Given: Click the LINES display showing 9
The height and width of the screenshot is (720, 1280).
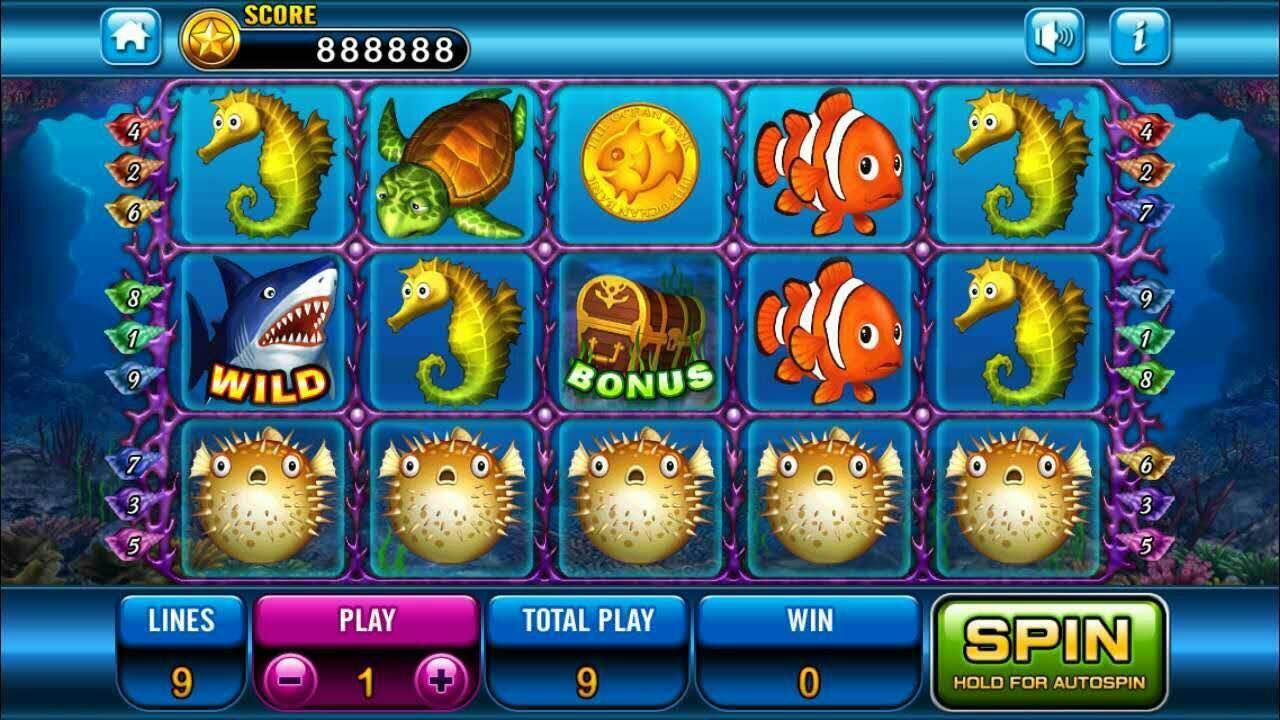Looking at the screenshot, I should pyautogui.click(x=180, y=650).
